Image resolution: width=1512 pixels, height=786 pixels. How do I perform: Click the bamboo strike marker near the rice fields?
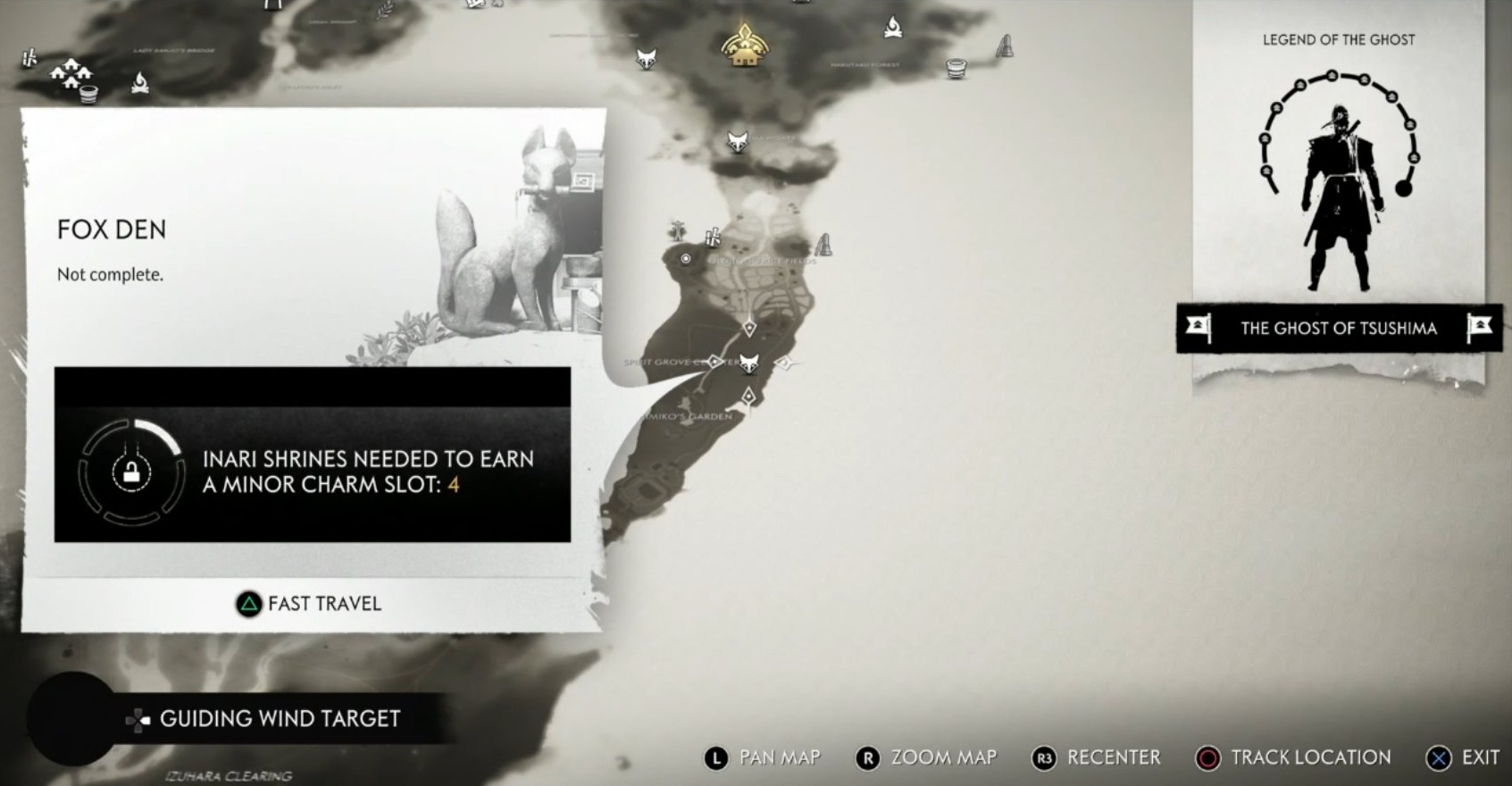(712, 238)
